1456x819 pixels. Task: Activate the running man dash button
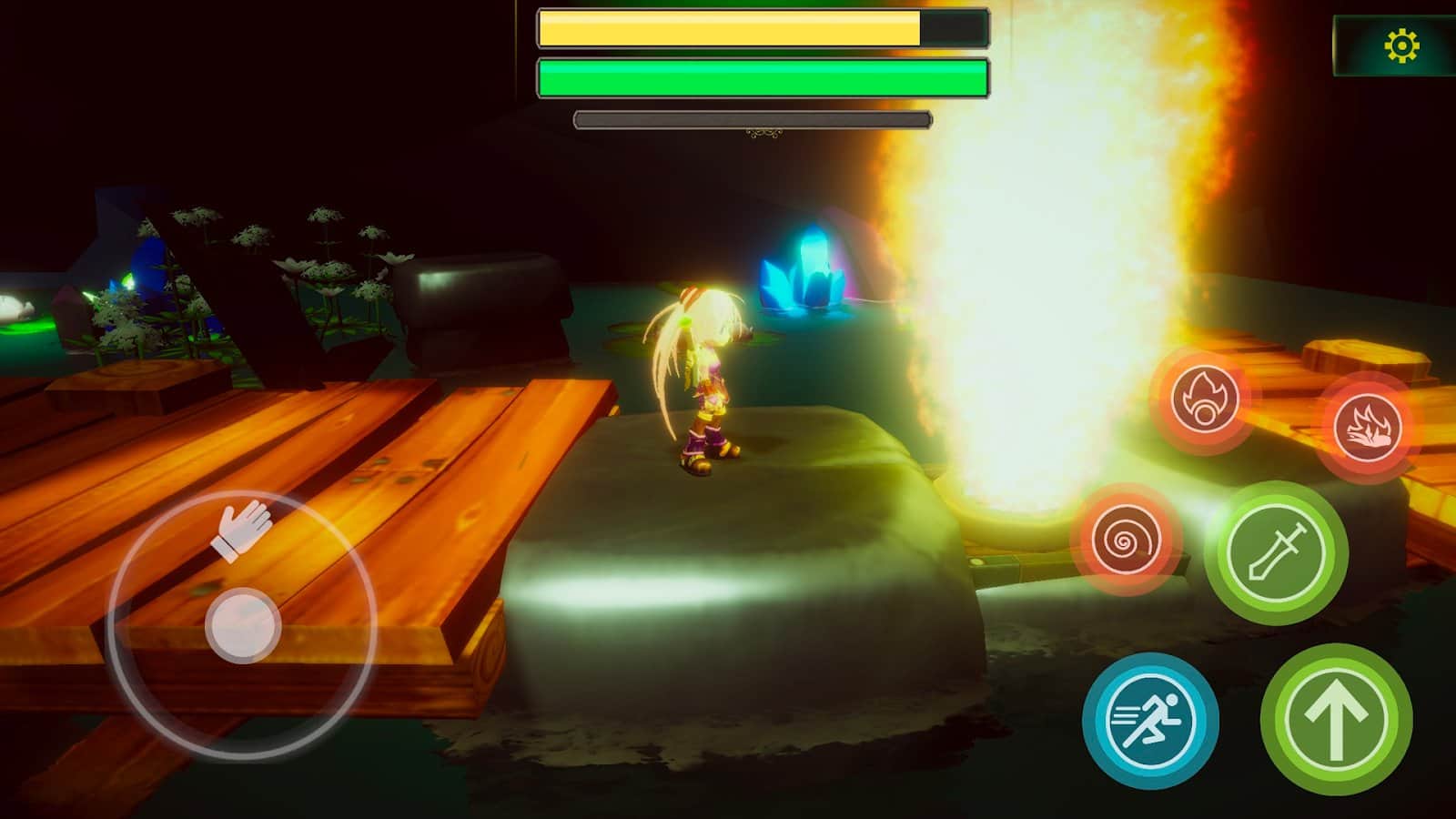click(1150, 719)
